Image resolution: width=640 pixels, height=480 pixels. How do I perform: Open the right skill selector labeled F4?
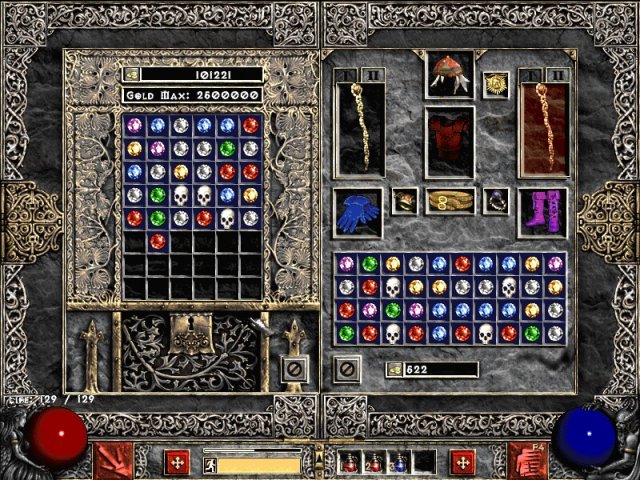(526, 462)
